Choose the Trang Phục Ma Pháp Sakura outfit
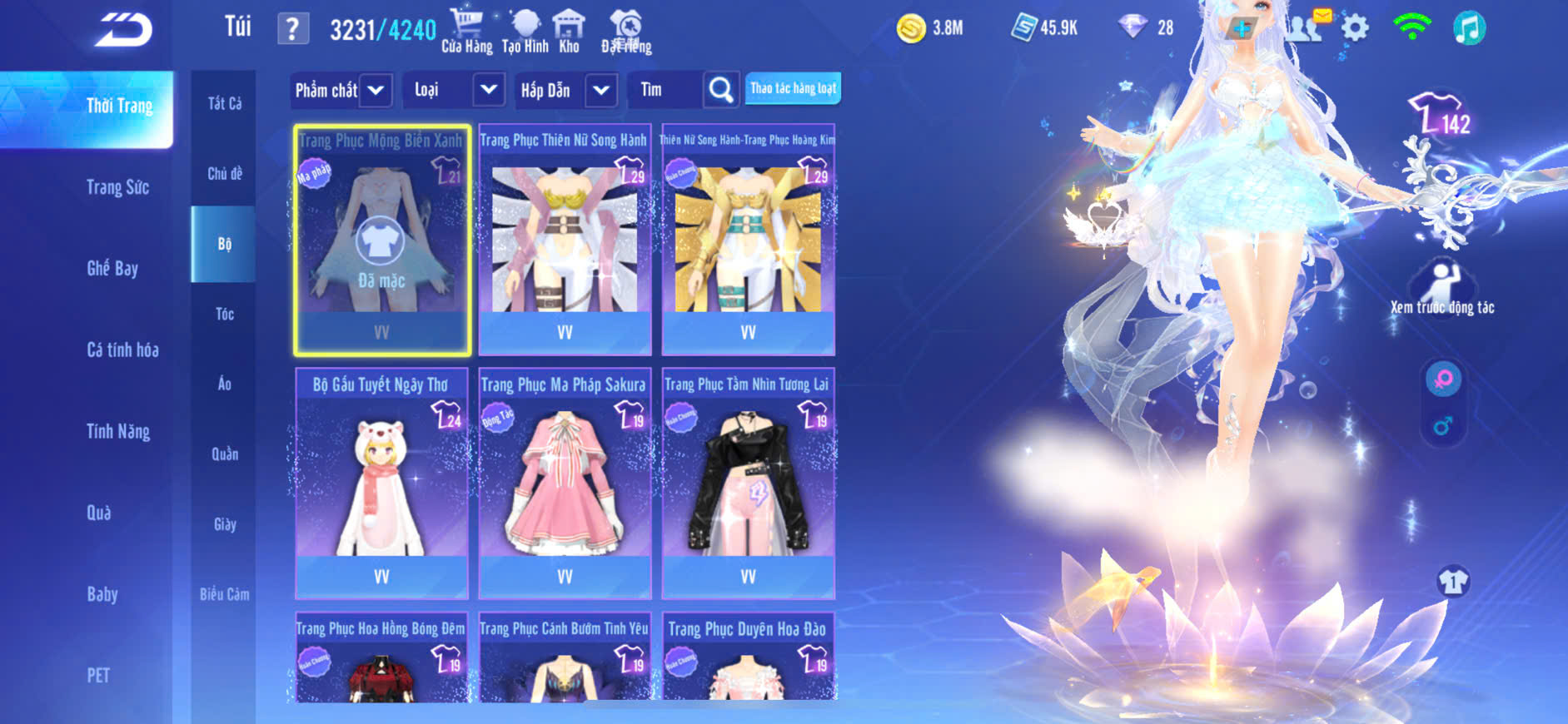 (x=565, y=483)
